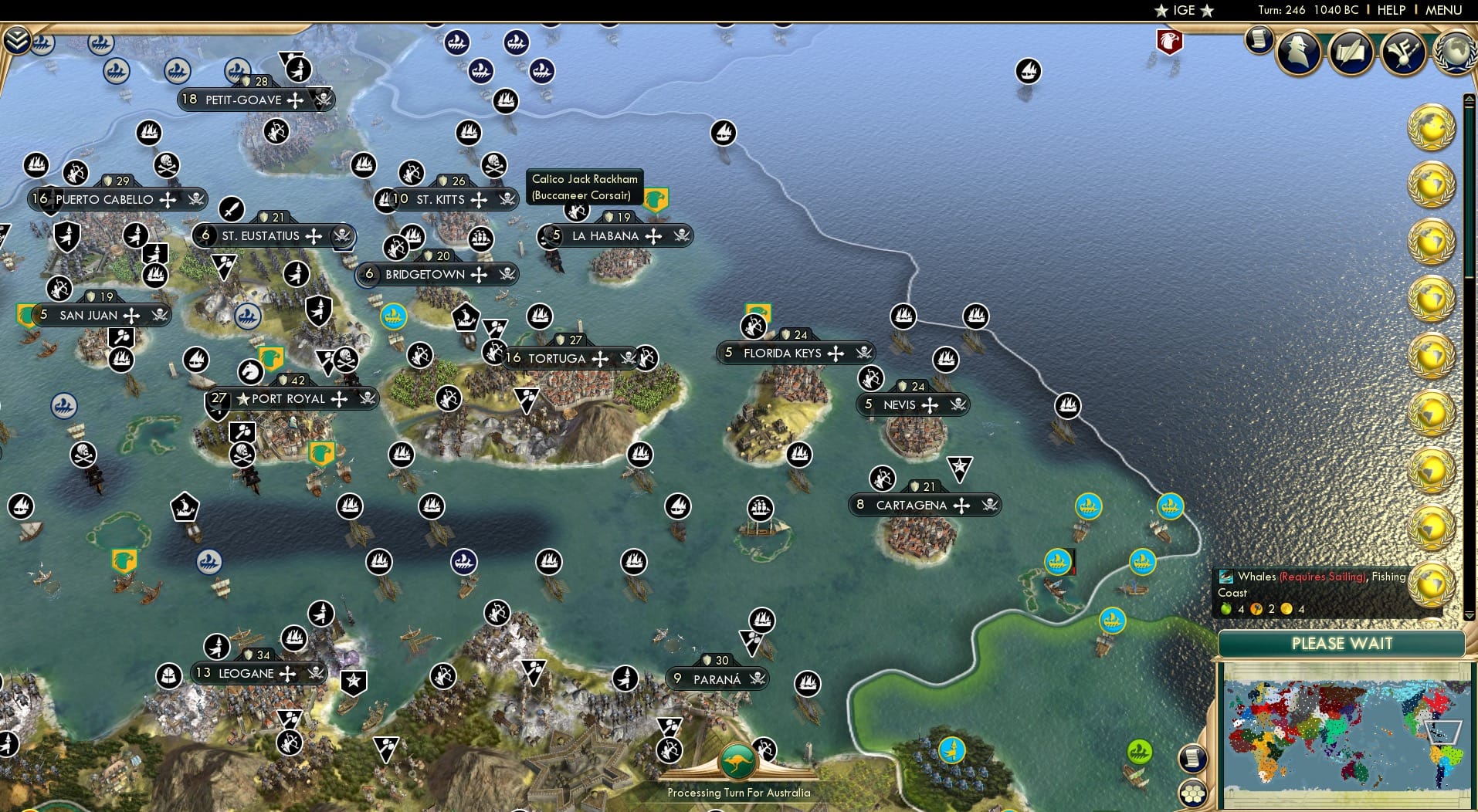Open the IGE editor
1478x812 pixels.
click(1183, 10)
